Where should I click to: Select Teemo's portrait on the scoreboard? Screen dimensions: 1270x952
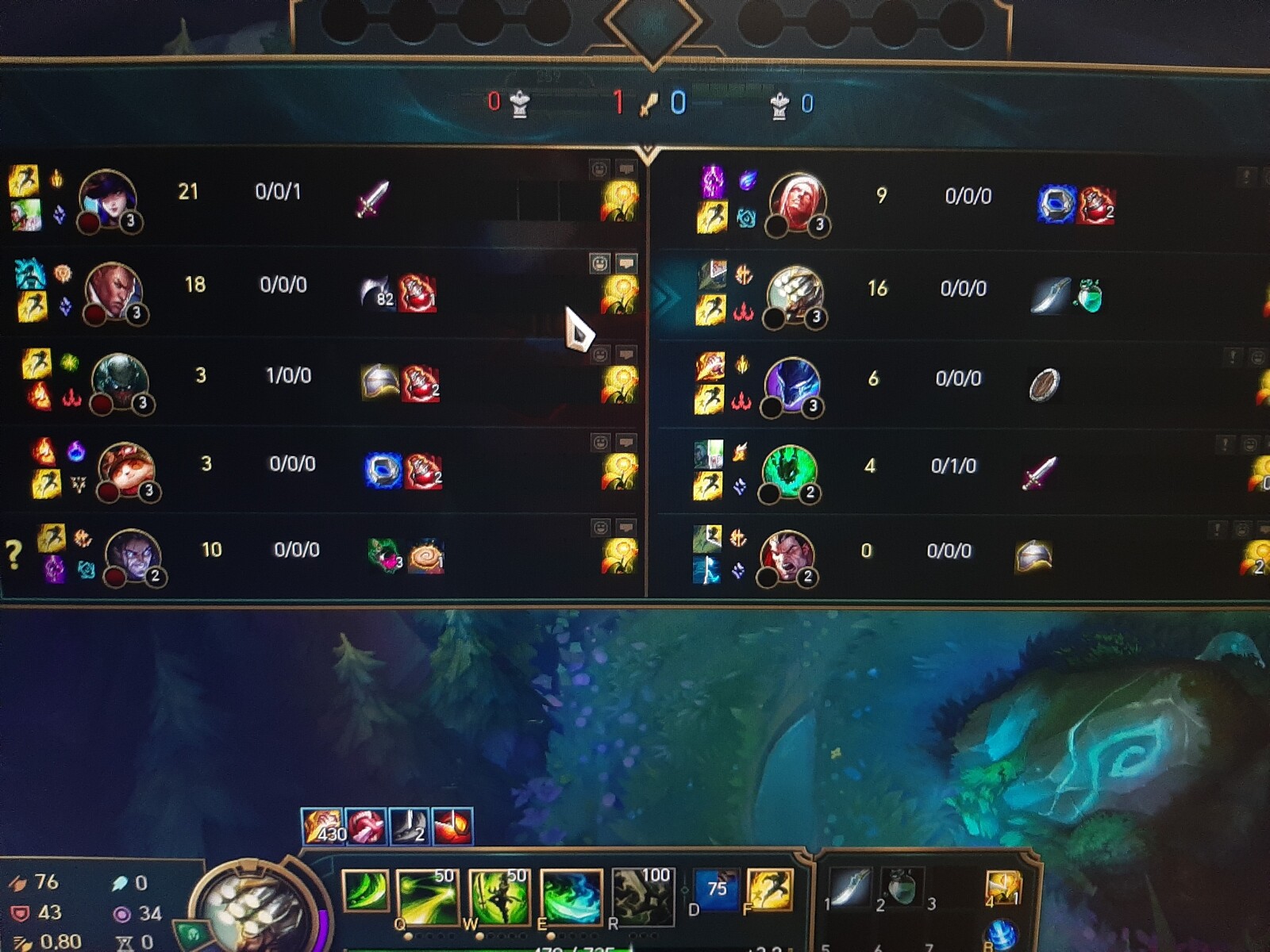(125, 470)
